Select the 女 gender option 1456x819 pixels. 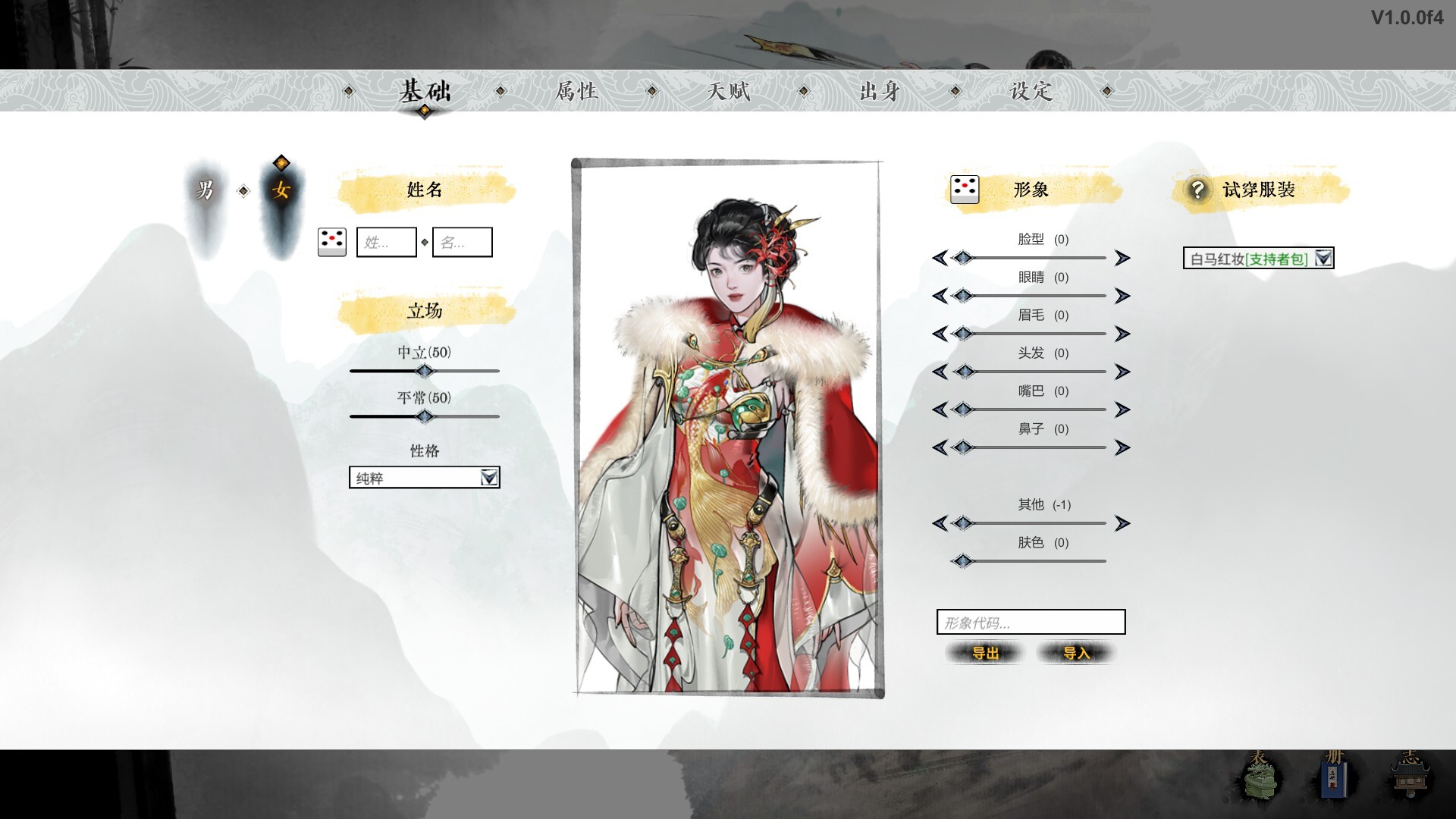(x=280, y=192)
